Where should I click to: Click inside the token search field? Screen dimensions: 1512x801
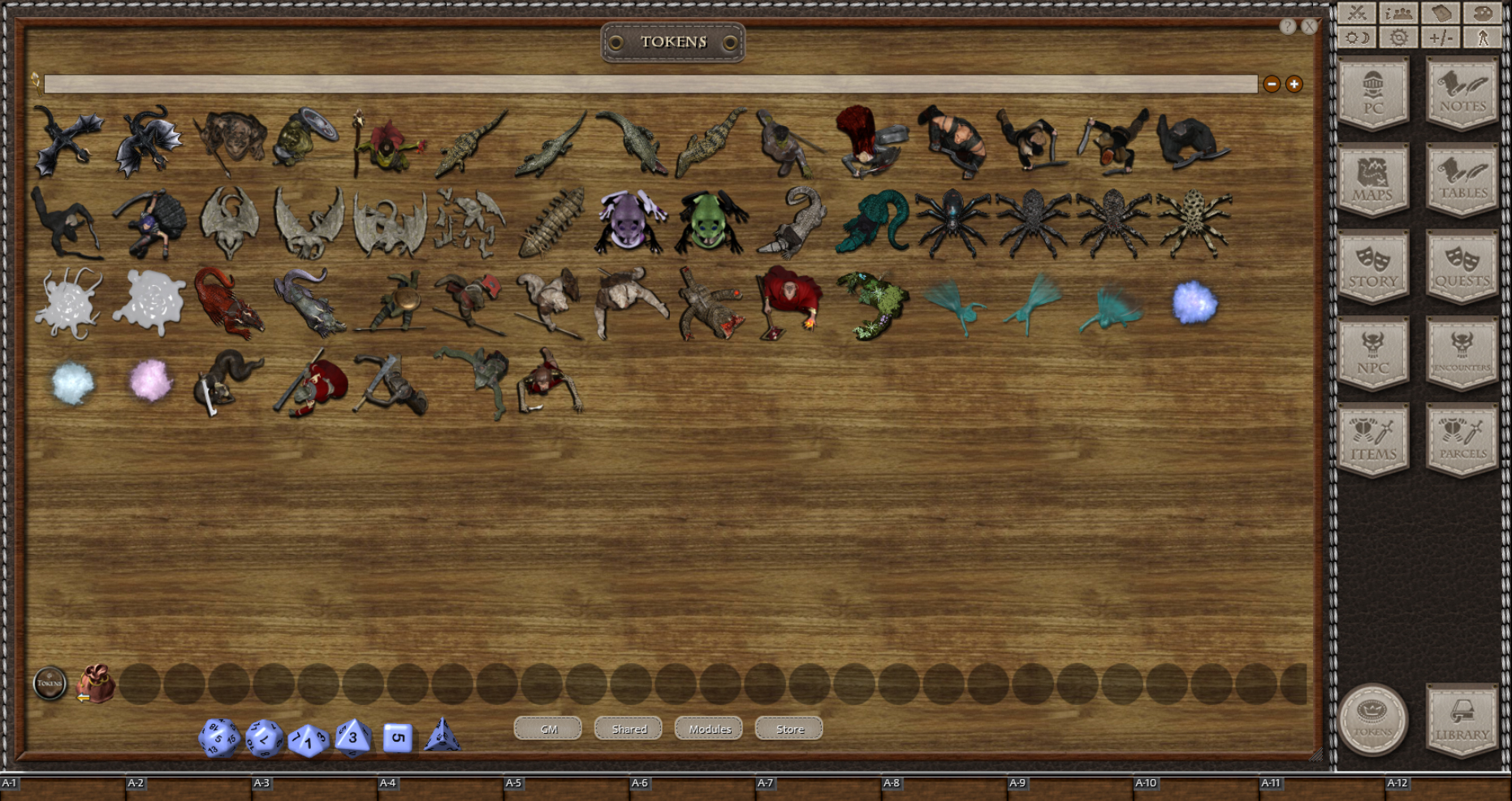point(650,84)
